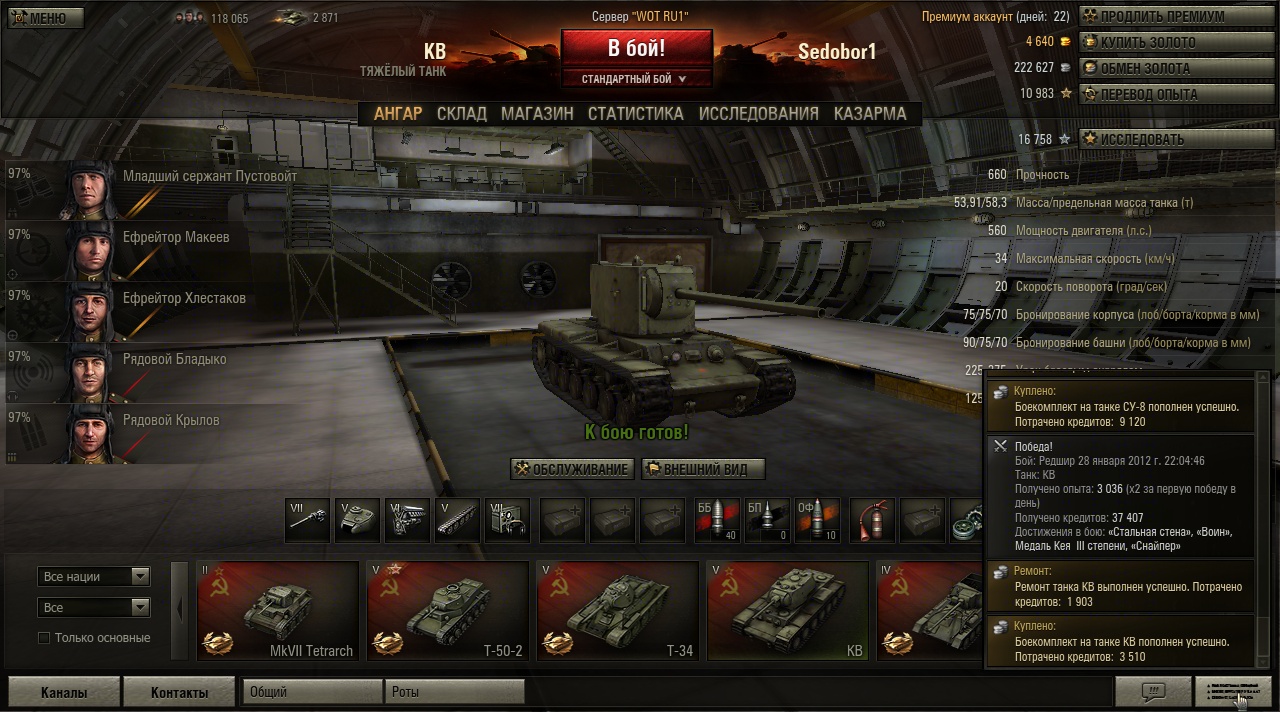Choose the MkVII Tetrarch tank tile
The height and width of the screenshot is (712, 1280).
(x=278, y=611)
